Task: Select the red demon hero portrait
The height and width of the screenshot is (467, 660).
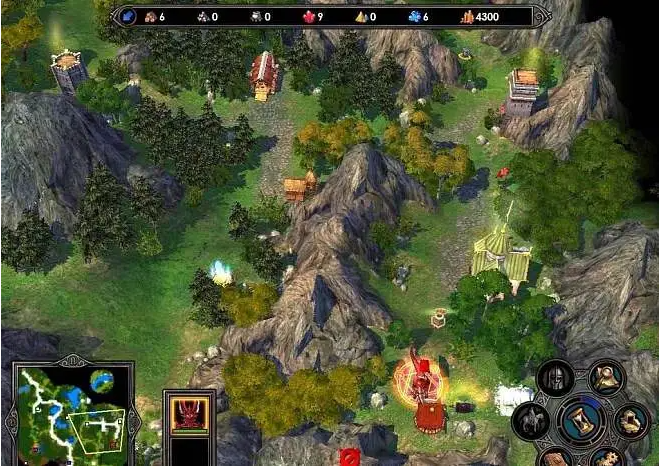Action: click(x=190, y=412)
